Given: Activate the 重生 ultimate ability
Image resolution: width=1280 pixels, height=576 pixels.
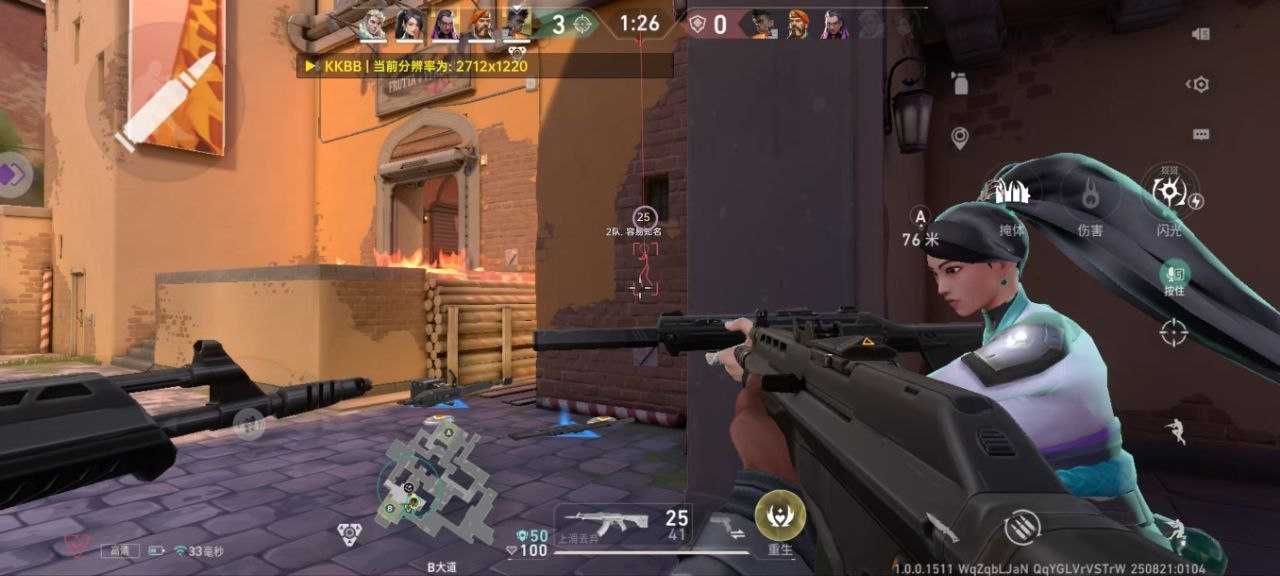Looking at the screenshot, I should coord(780,517).
